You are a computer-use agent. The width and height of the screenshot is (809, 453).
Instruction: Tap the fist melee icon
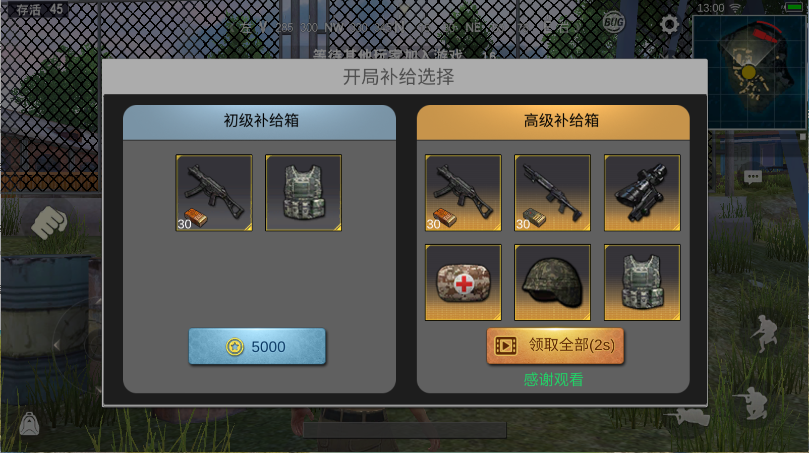(47, 222)
